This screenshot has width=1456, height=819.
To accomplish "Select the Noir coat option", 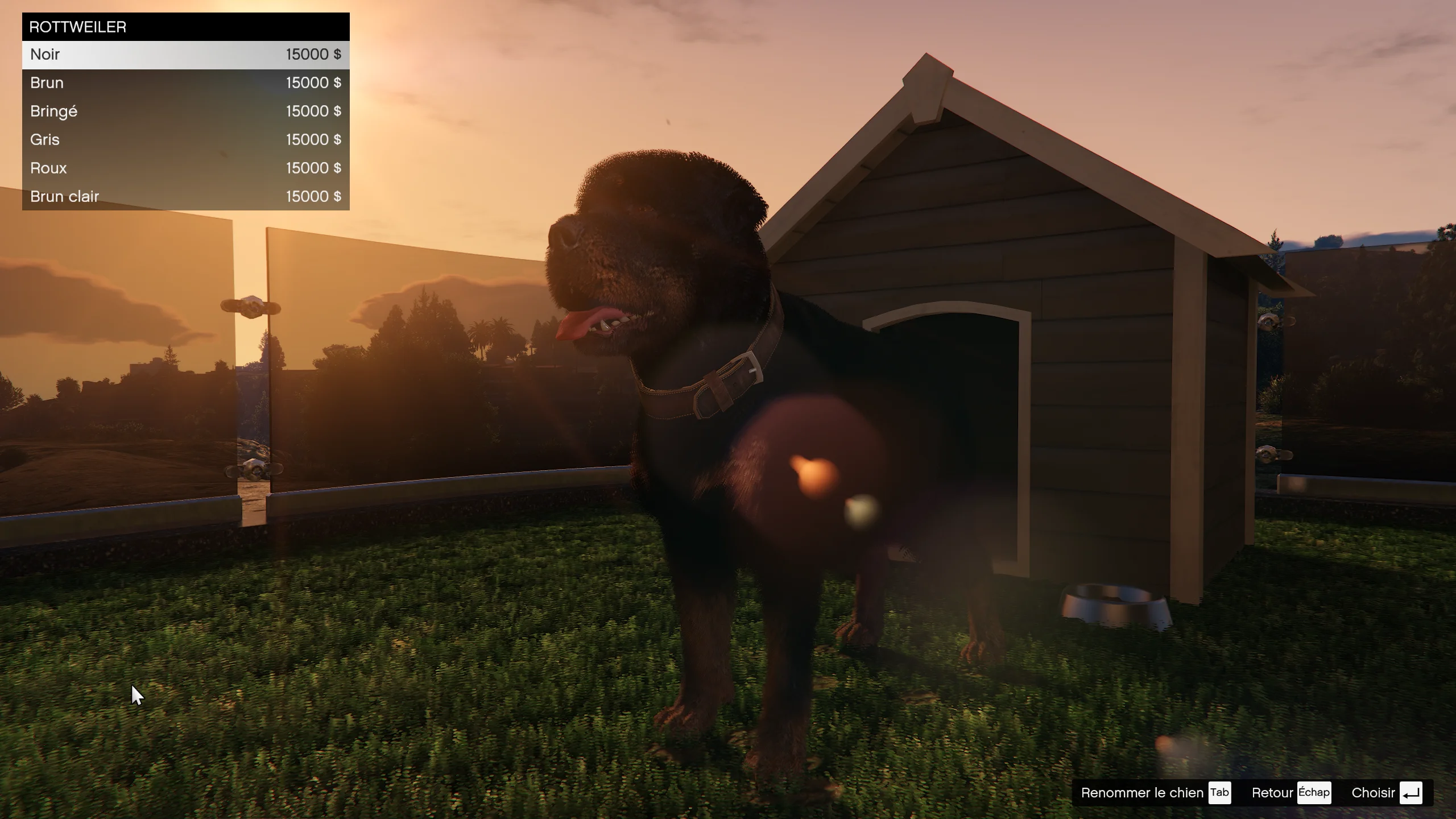I will click(x=185, y=55).
